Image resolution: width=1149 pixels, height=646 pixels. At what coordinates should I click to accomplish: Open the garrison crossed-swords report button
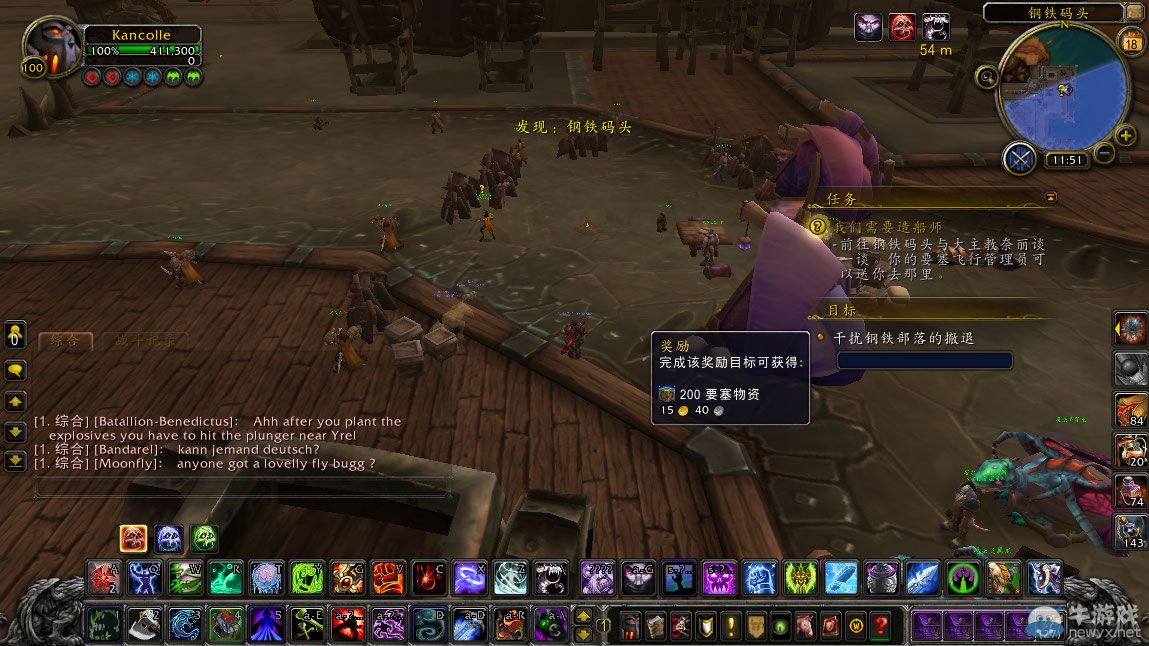1021,159
